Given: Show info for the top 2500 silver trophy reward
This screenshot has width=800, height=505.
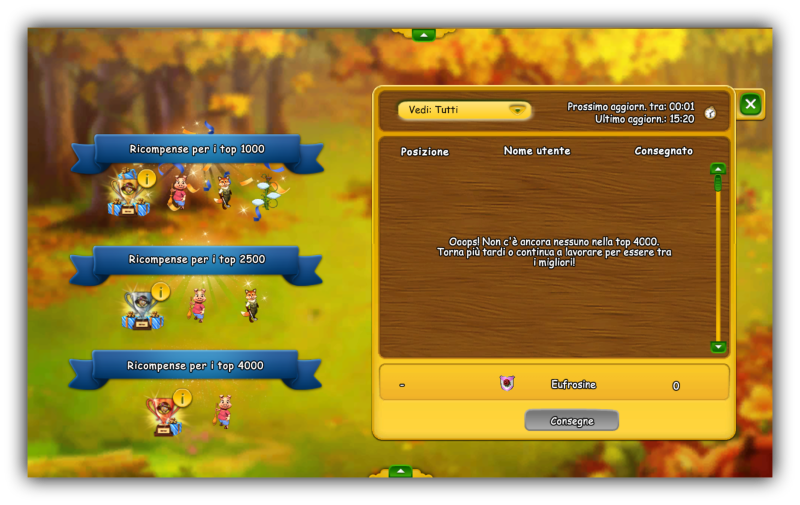Looking at the screenshot, I should 161,291.
